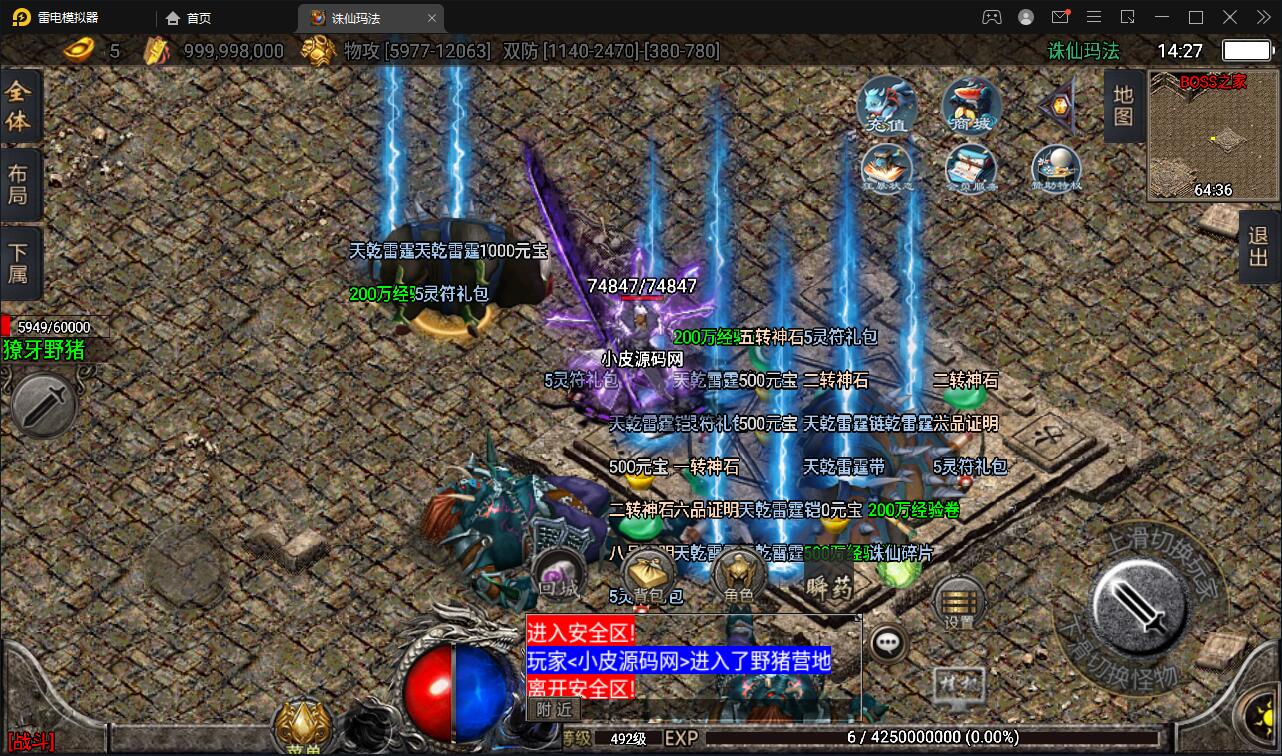Open the 狂暴状态 berserk status icon
1282x756 pixels.
[887, 167]
